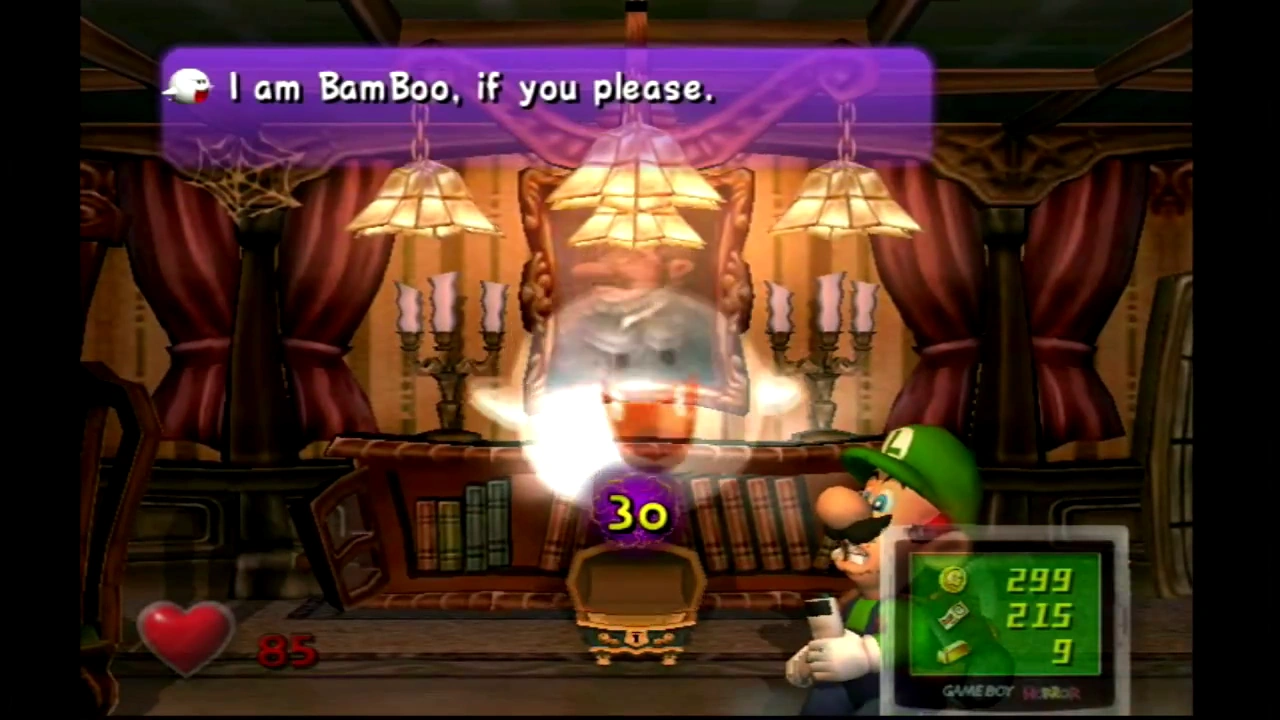1280x720 pixels.
Task: Click the Horror logo on the device
Action: click(1051, 692)
